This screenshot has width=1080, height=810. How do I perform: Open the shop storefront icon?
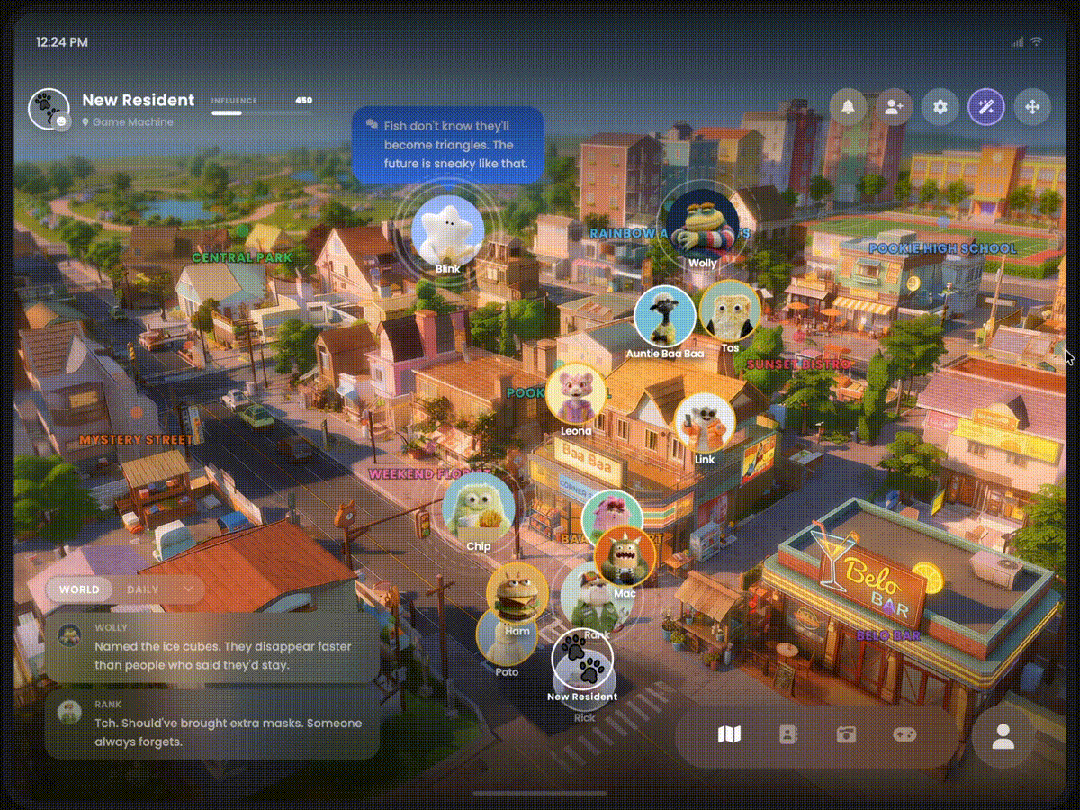pos(846,735)
